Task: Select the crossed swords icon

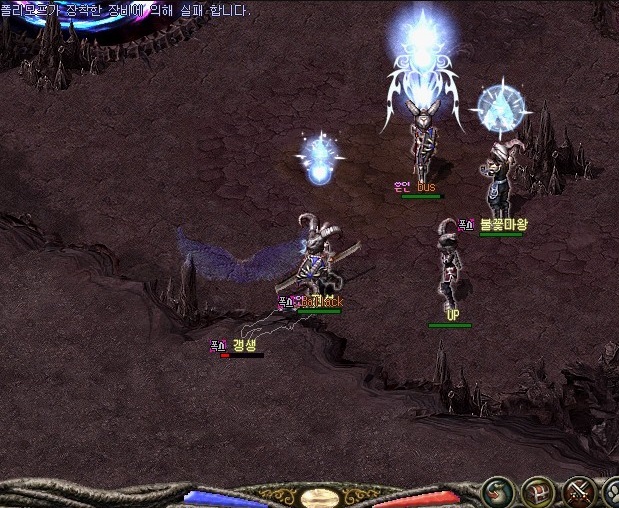Action: (x=579, y=492)
